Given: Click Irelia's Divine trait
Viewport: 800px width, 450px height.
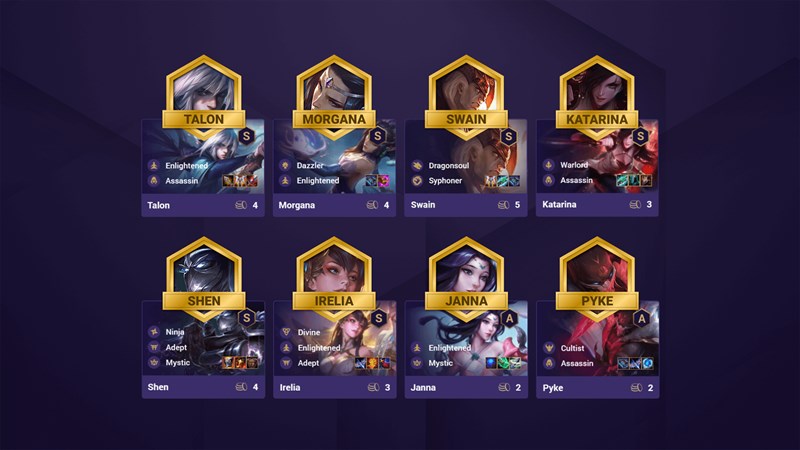Looking at the screenshot, I should pos(308,331).
